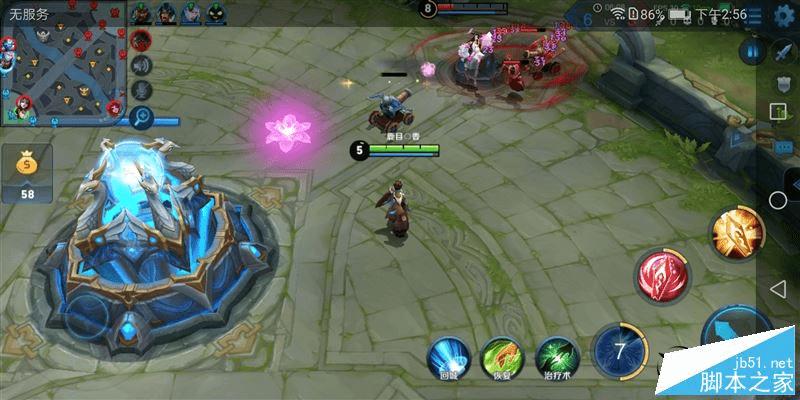
Task: Cast the Heal summoner spell (治疗术)
Action: tap(558, 357)
